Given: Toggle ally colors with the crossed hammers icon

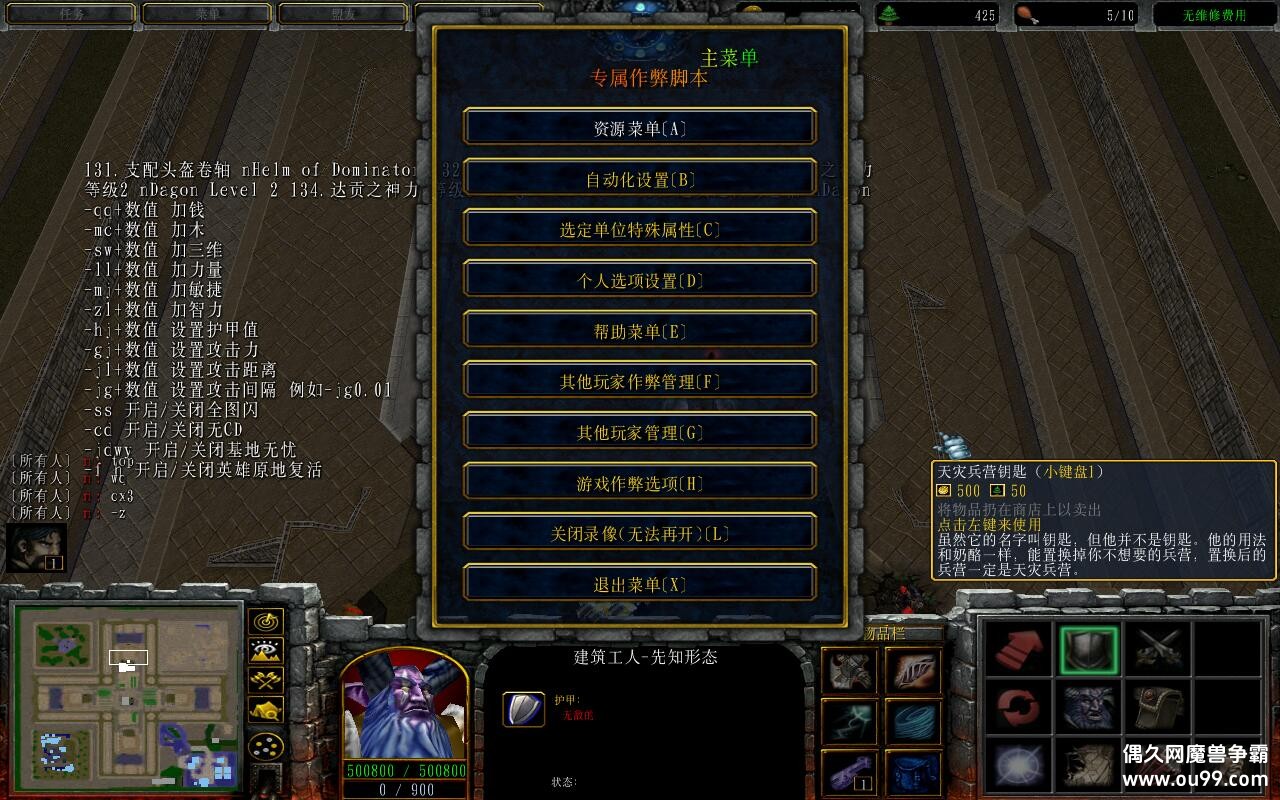Looking at the screenshot, I should click(264, 680).
